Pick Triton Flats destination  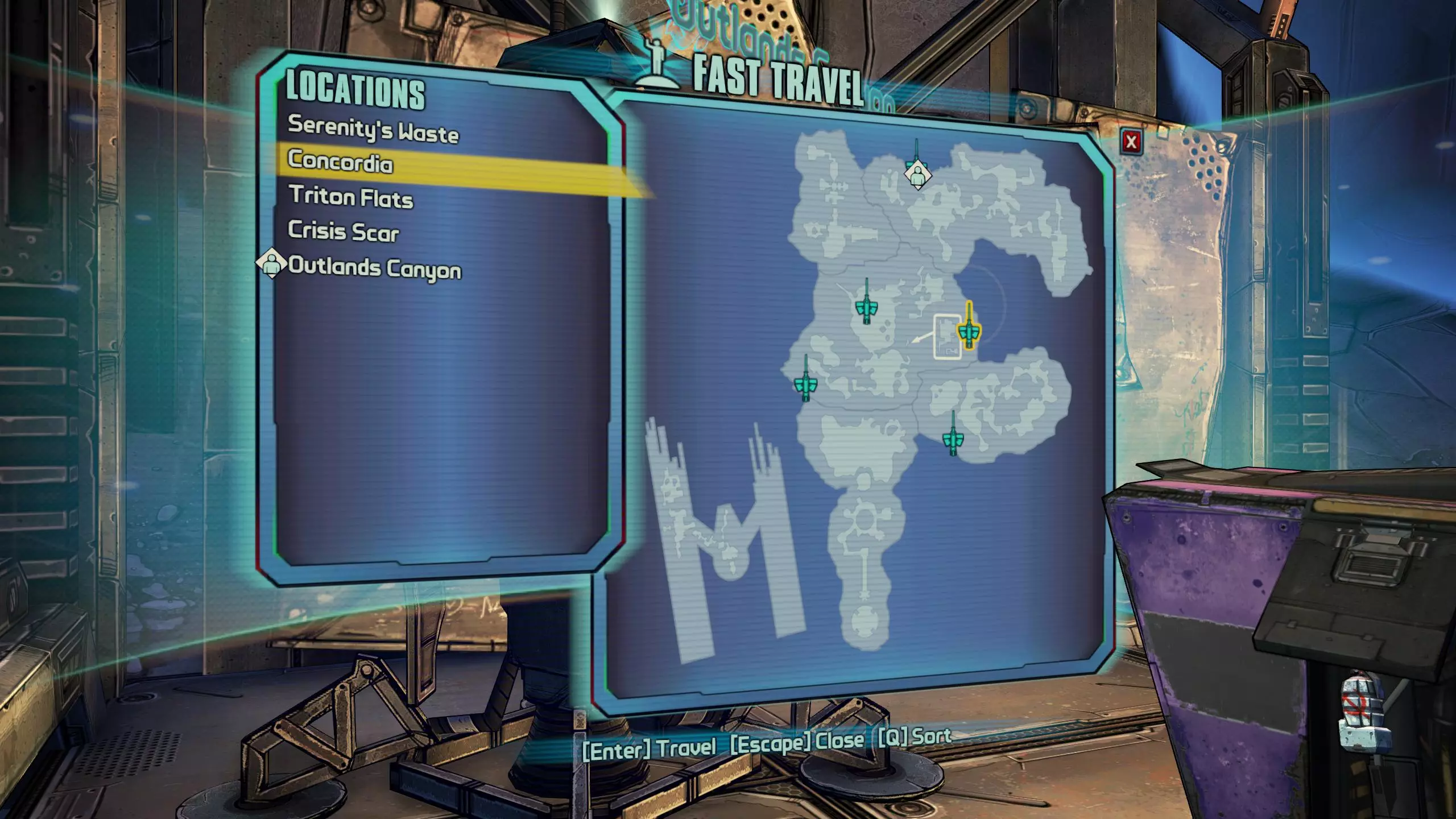[x=351, y=197]
